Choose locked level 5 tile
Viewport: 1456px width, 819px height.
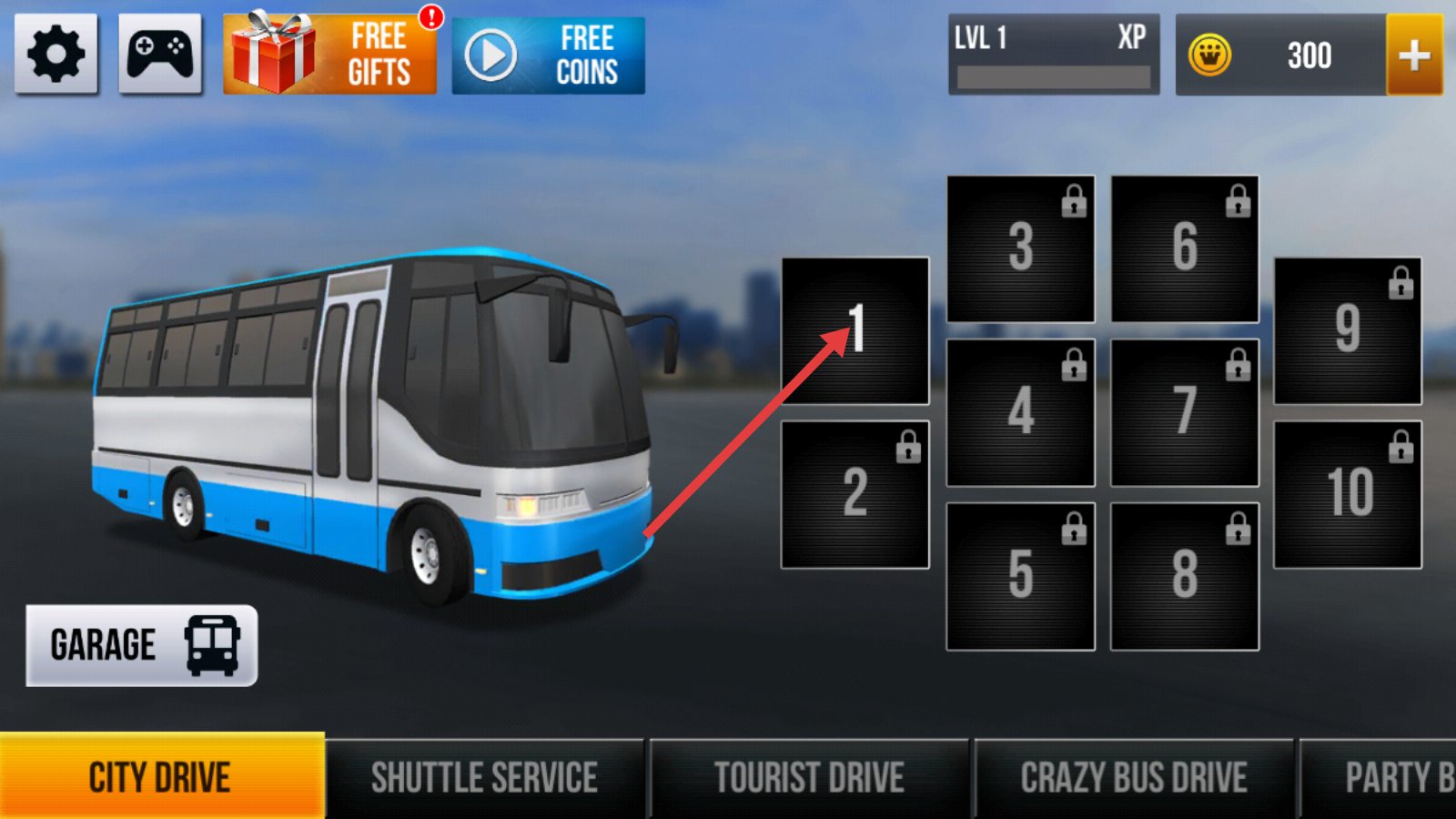(x=1020, y=576)
